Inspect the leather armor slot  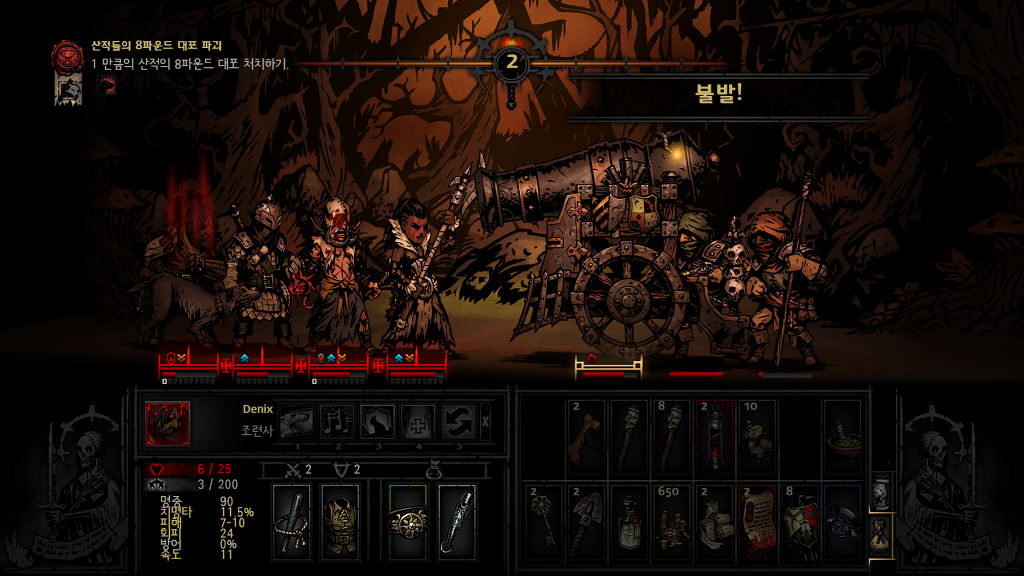point(340,518)
